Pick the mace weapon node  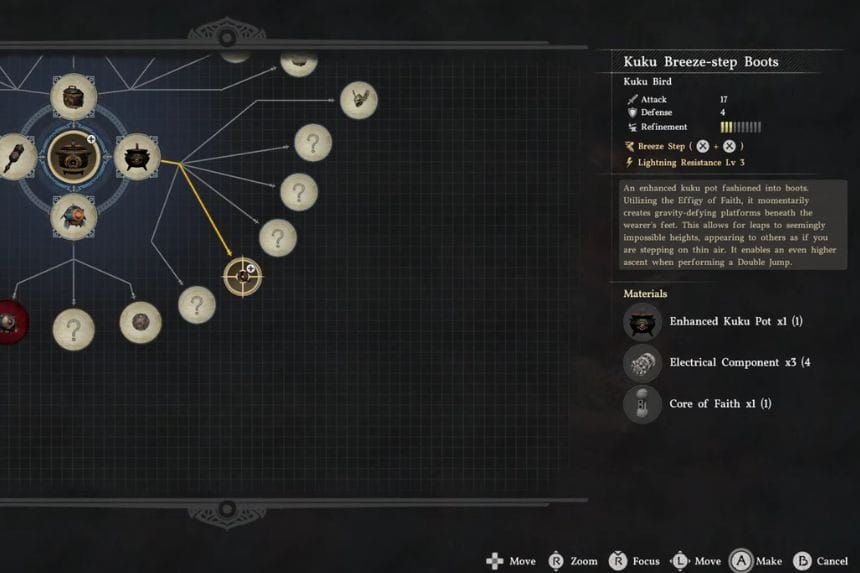(x=14, y=157)
